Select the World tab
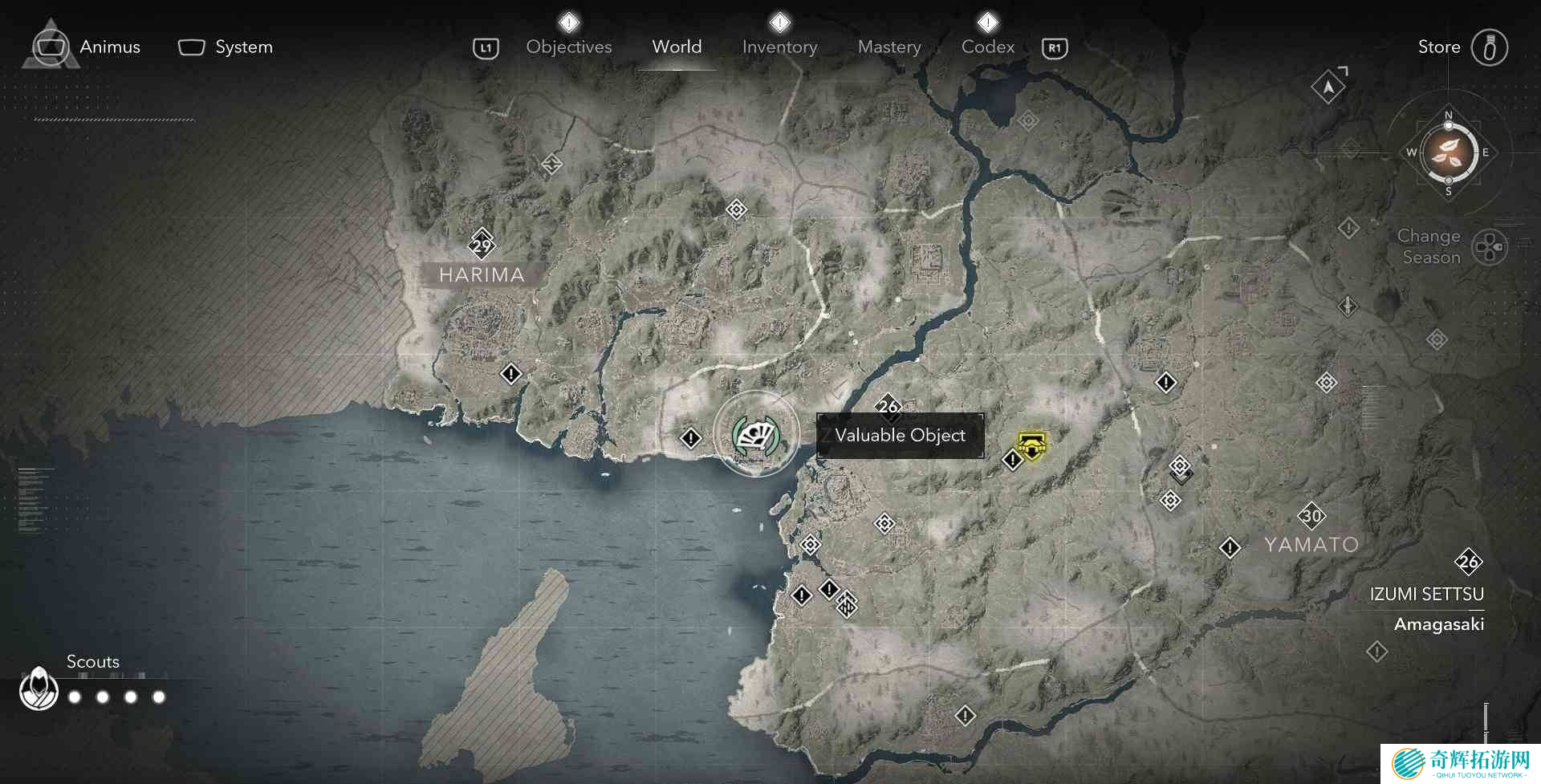The height and width of the screenshot is (784, 1541). (677, 47)
